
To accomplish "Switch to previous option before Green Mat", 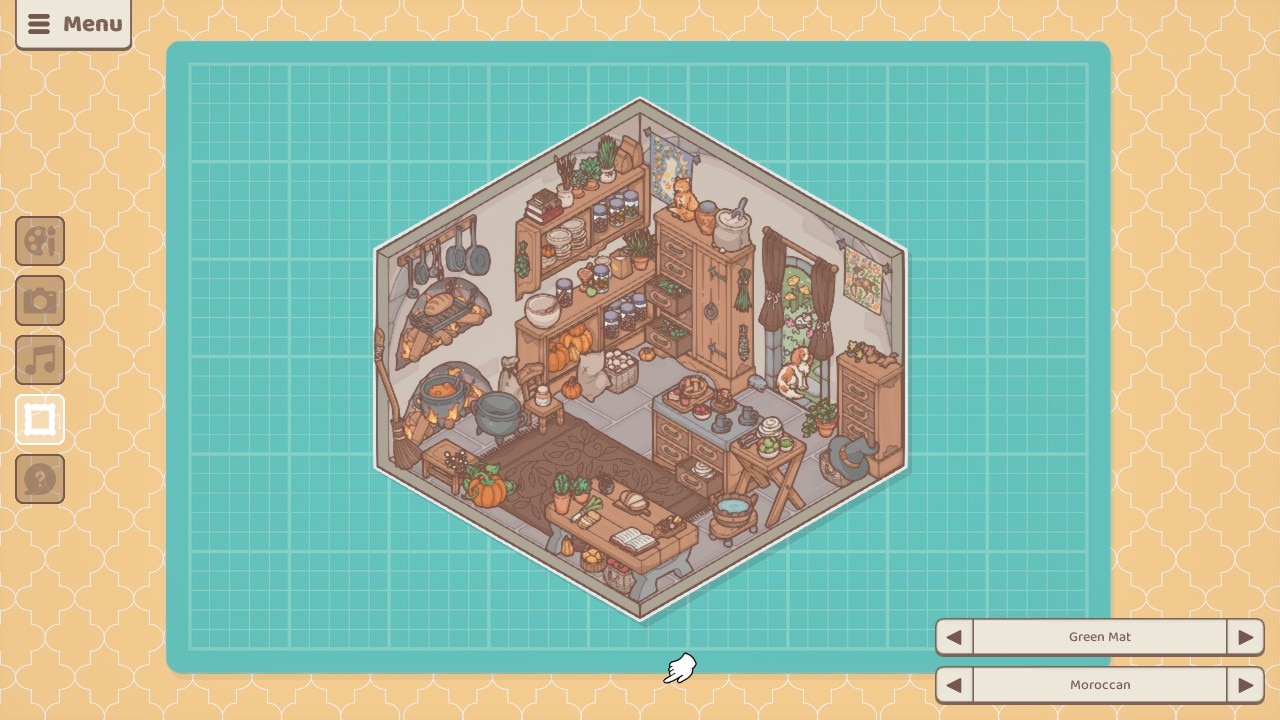I will click(x=954, y=637).
